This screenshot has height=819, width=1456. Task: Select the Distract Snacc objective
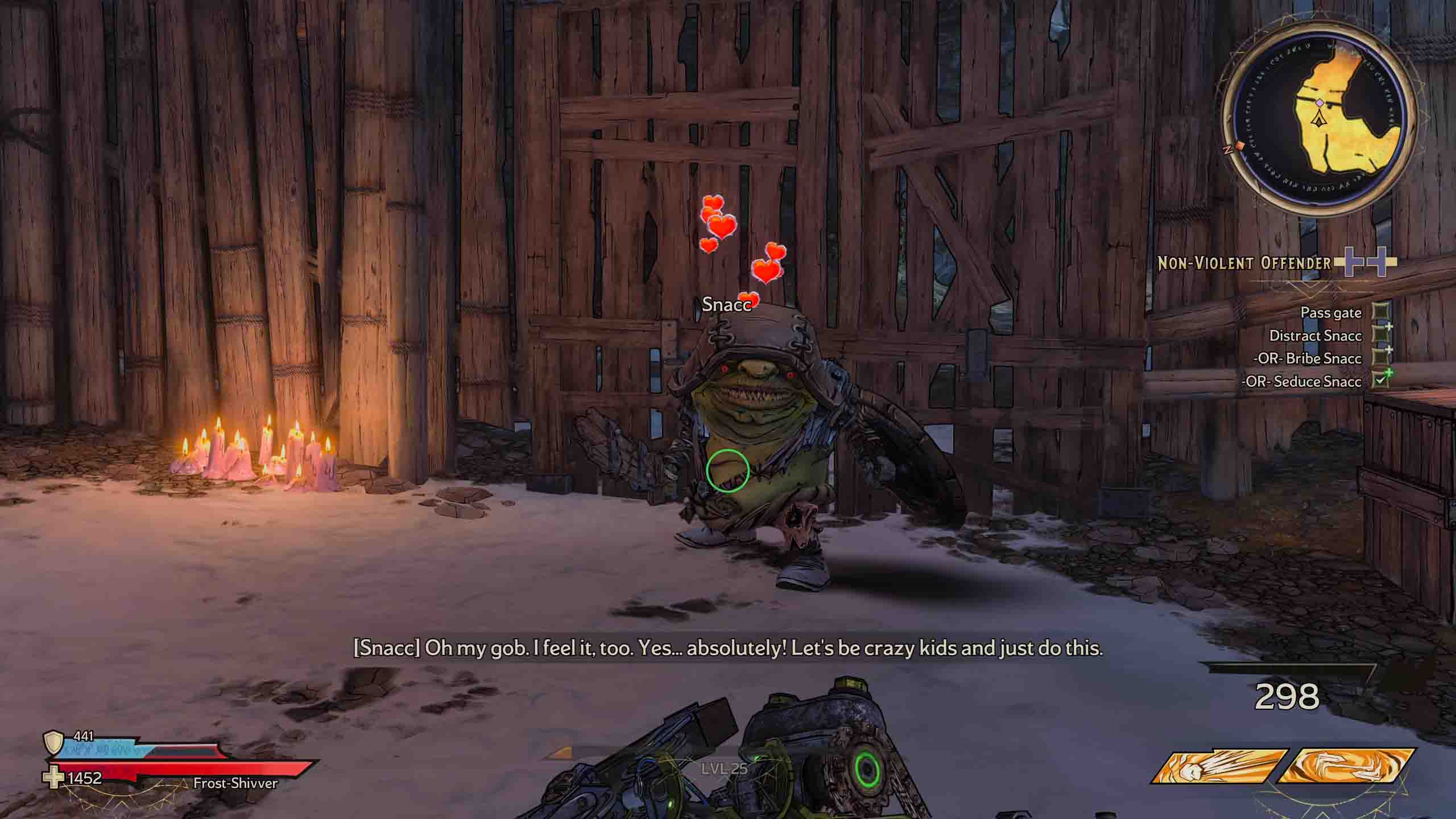tap(1315, 336)
